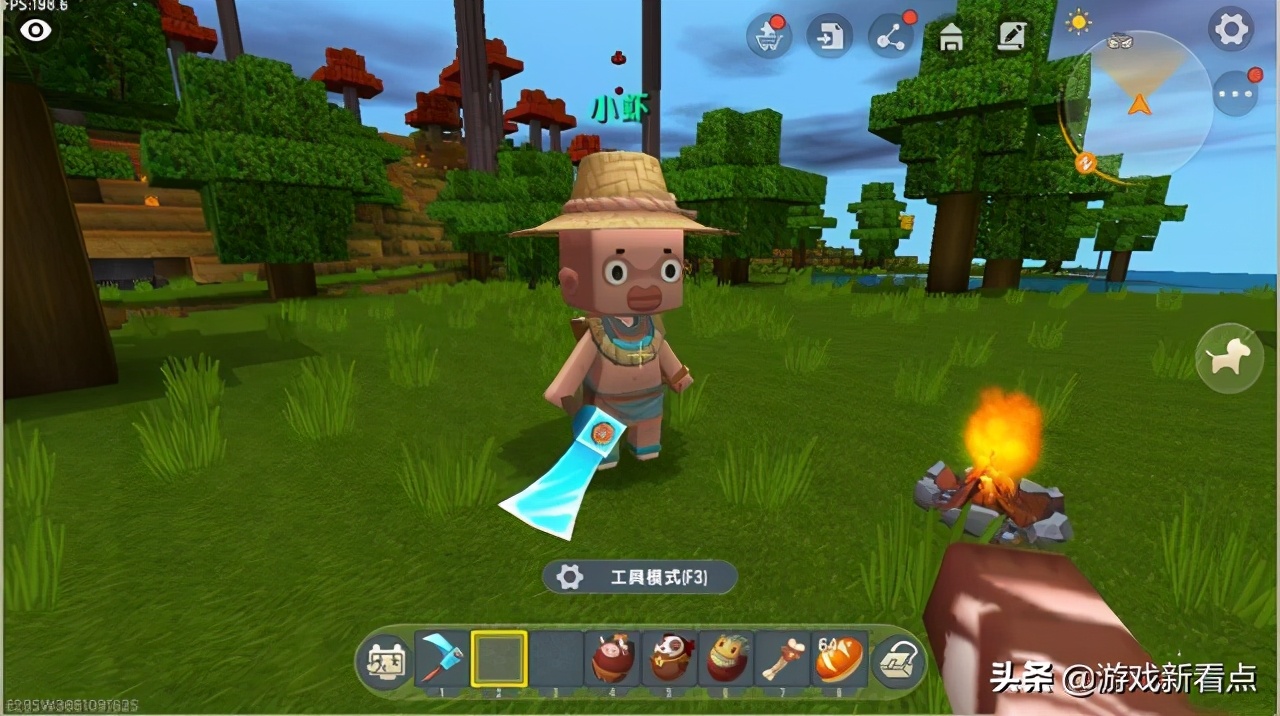Select the blue pickaxe hotbar slot
Image resolution: width=1280 pixels, height=716 pixels.
(442, 658)
